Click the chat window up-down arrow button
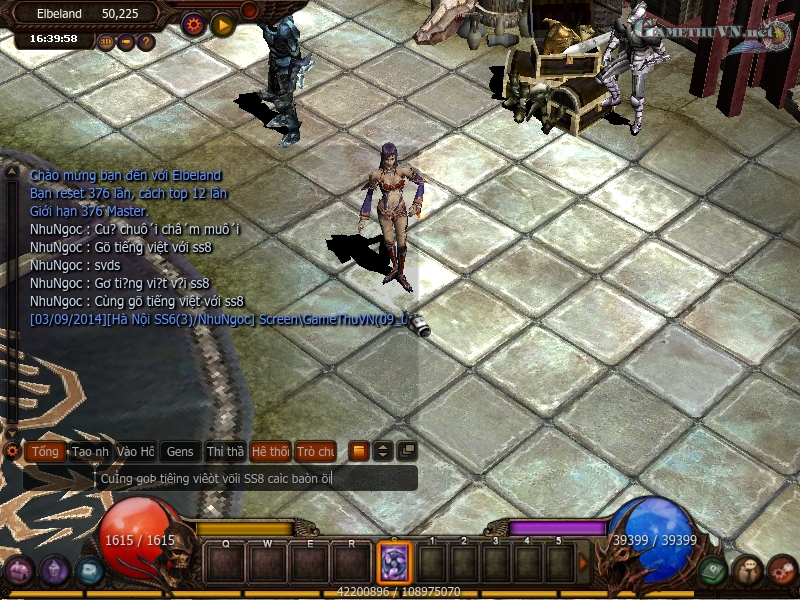The width and height of the screenshot is (800, 600). (382, 451)
